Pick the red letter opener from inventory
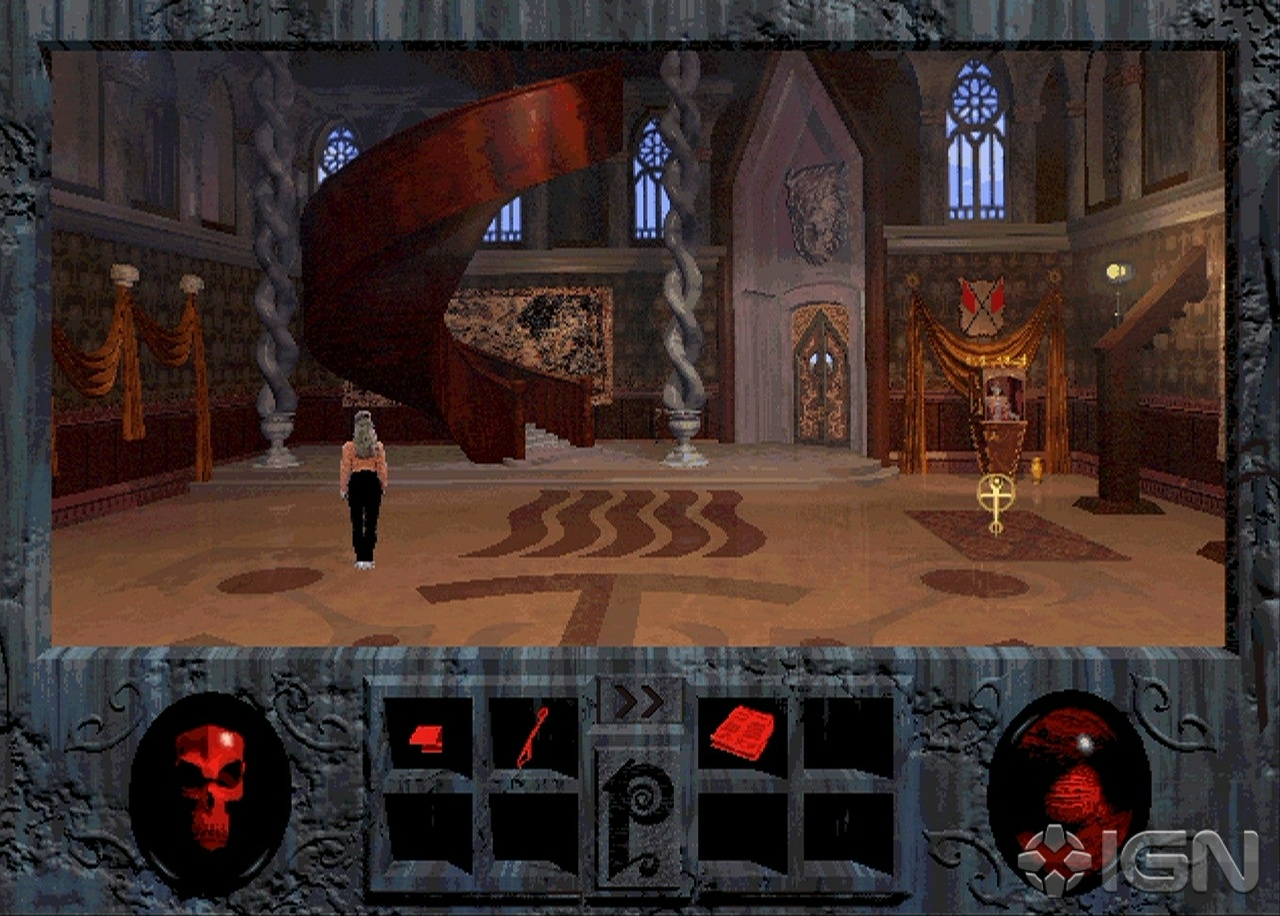Screen dimensions: 1280x916 (532, 739)
